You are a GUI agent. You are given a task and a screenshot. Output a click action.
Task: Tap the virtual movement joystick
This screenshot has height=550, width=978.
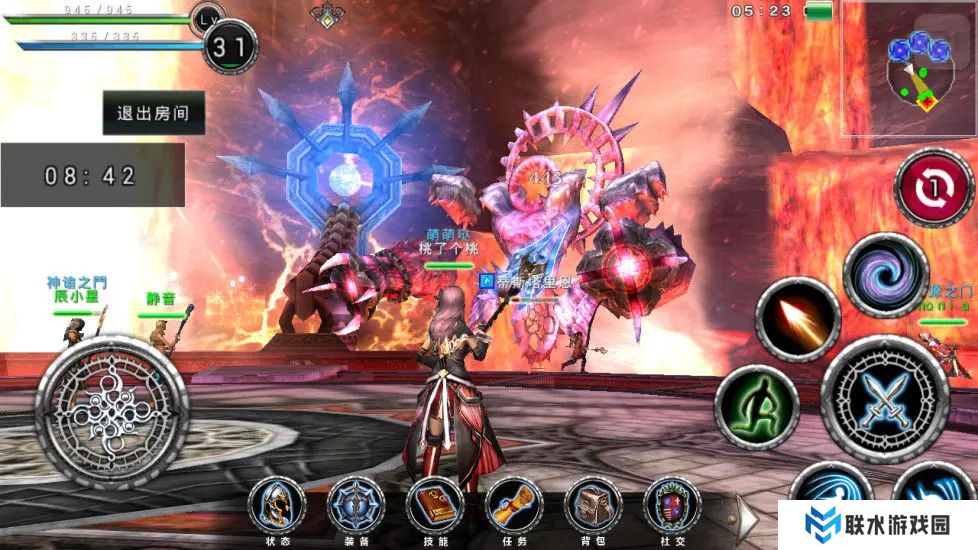[x=111, y=411]
